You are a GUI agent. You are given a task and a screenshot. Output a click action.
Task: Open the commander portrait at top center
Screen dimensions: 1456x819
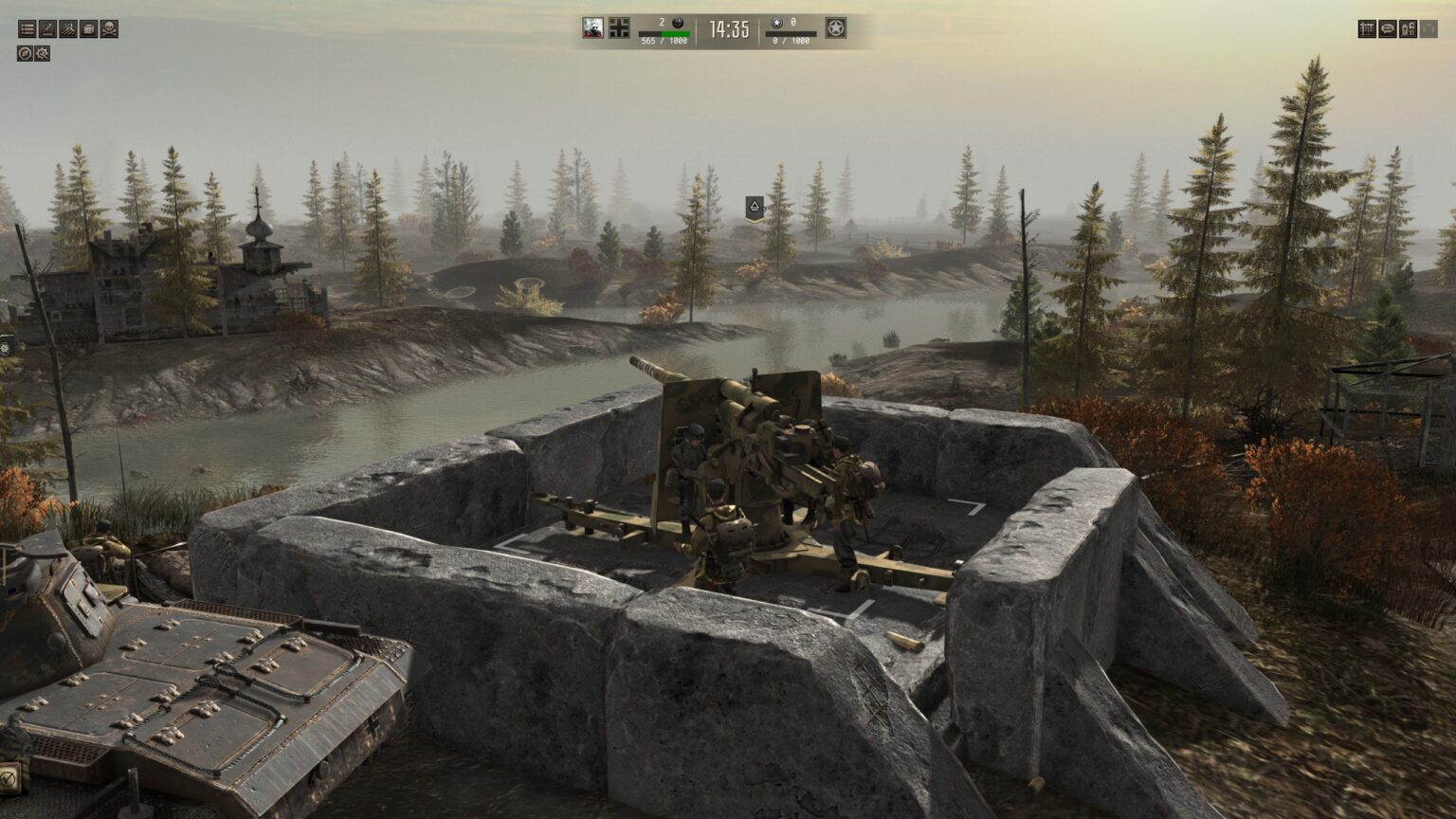593,28
